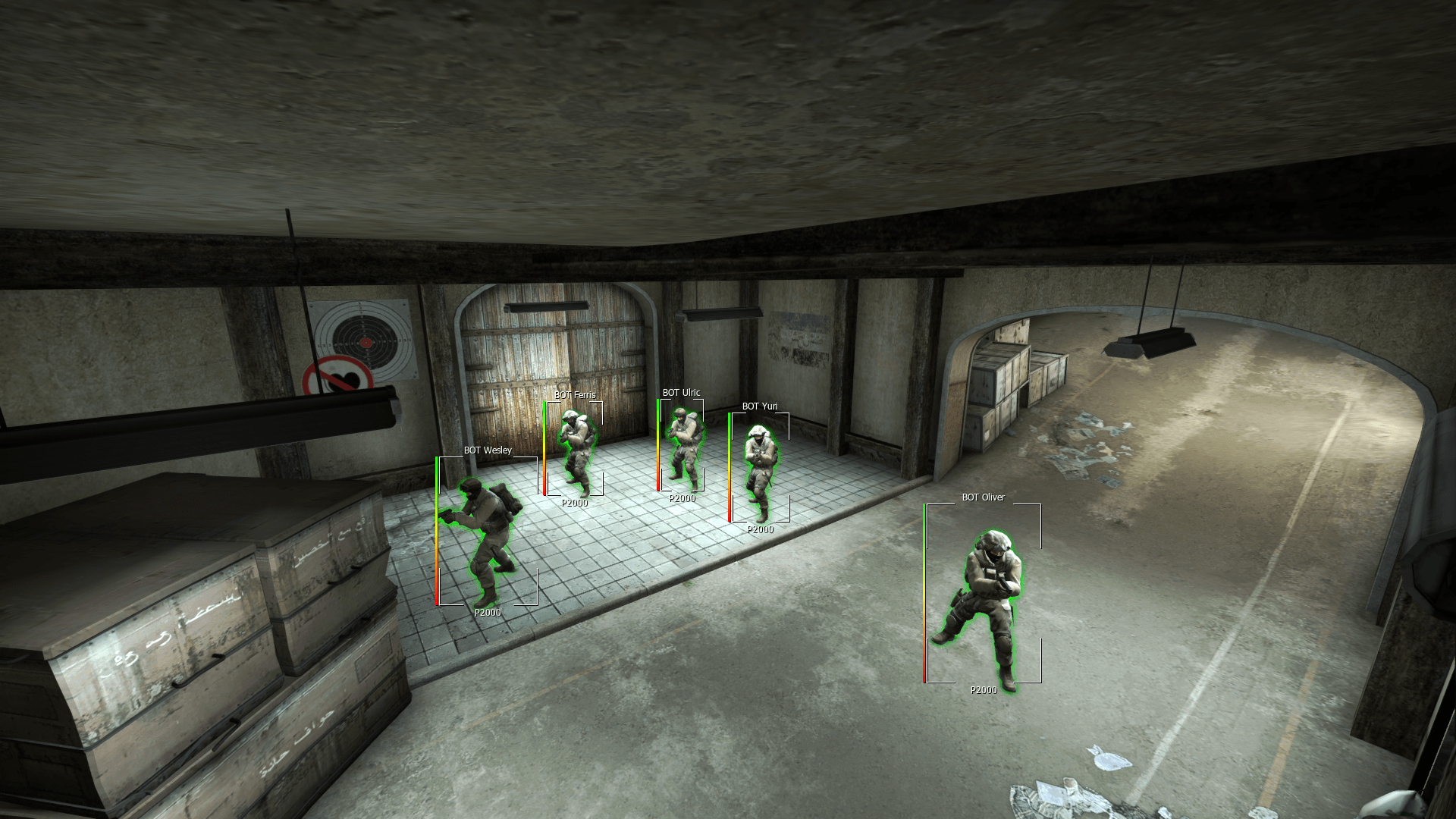Click the BOT Ferris name label
The width and height of the screenshot is (1456, 819).
click(x=575, y=394)
